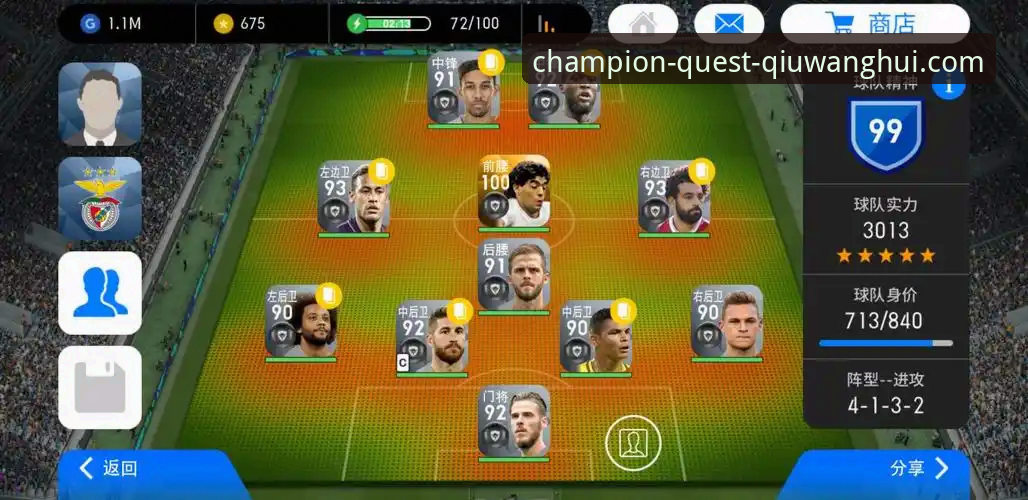
Task: Select the club crest emblem
Action: coord(99,198)
